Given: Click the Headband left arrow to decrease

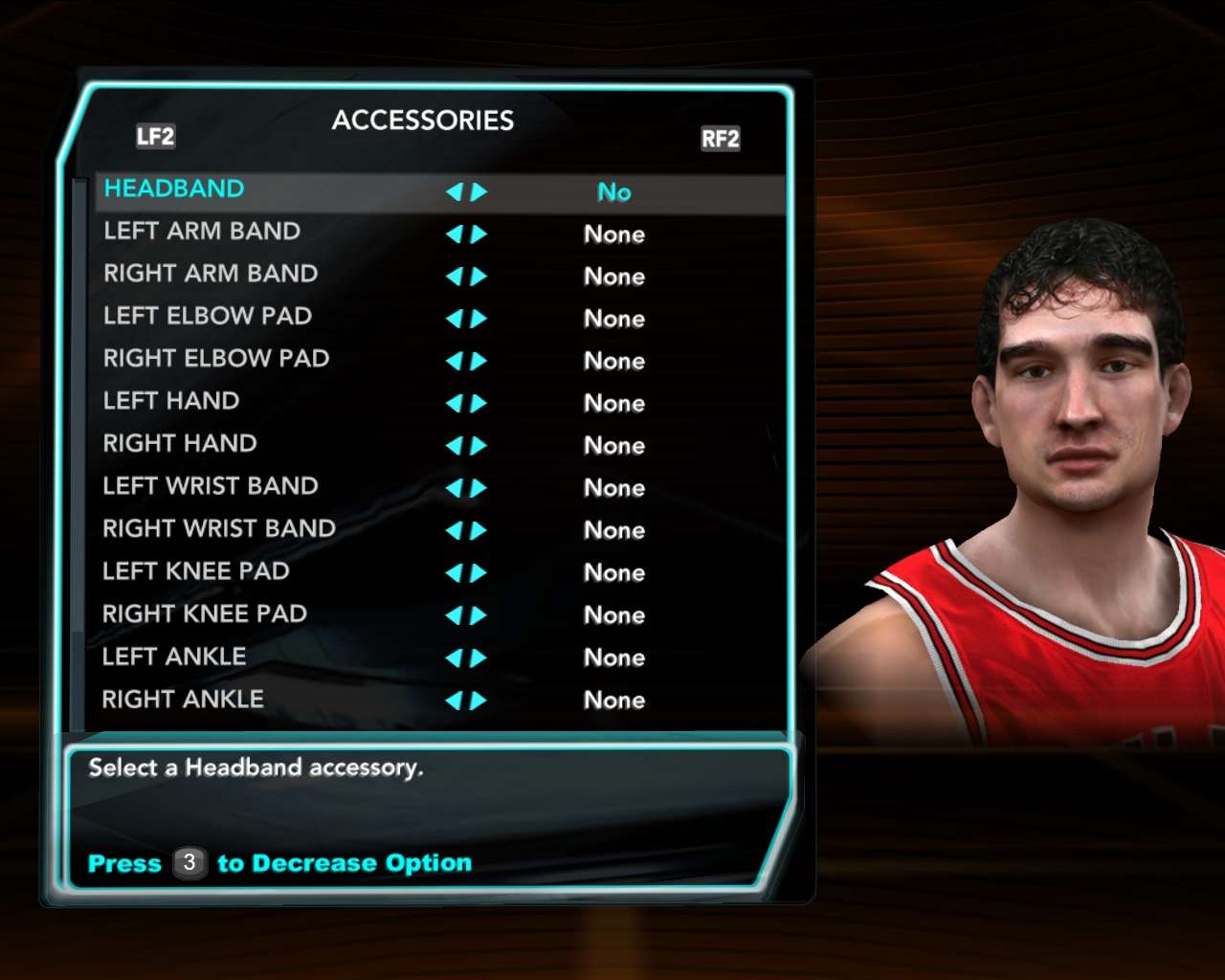Looking at the screenshot, I should click(x=455, y=192).
